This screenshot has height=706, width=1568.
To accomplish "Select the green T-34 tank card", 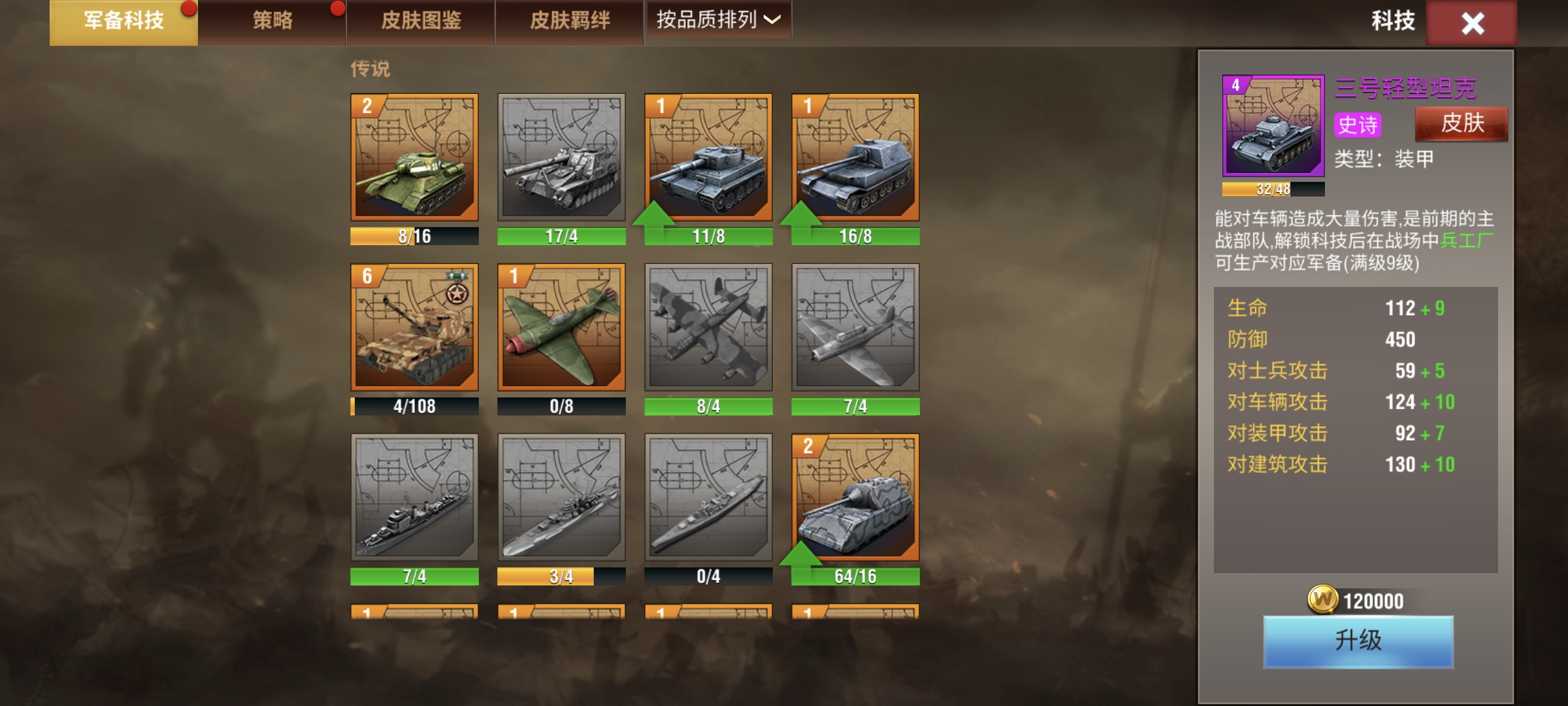I will (x=414, y=157).
